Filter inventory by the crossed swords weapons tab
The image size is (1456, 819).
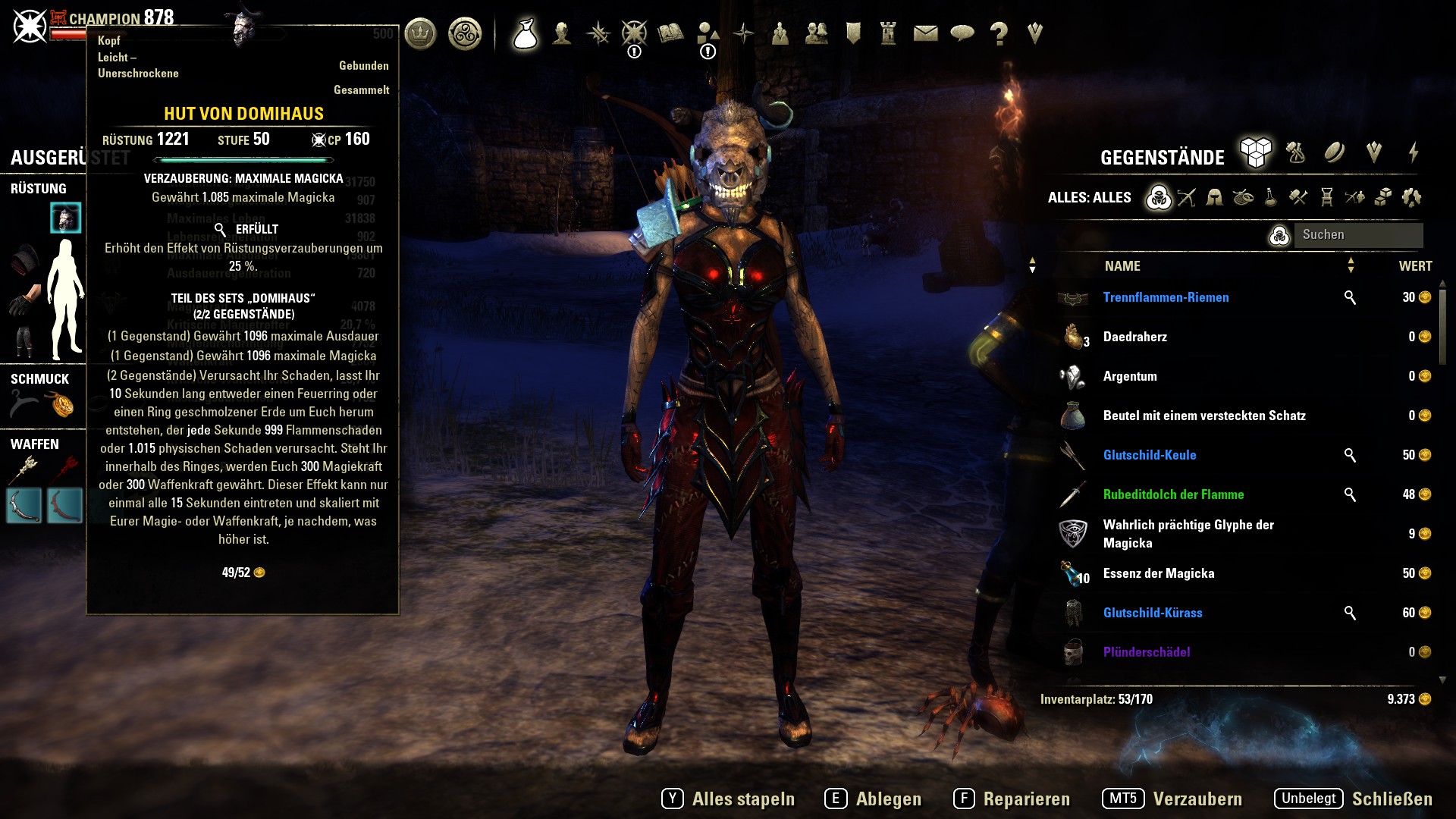click(1187, 198)
